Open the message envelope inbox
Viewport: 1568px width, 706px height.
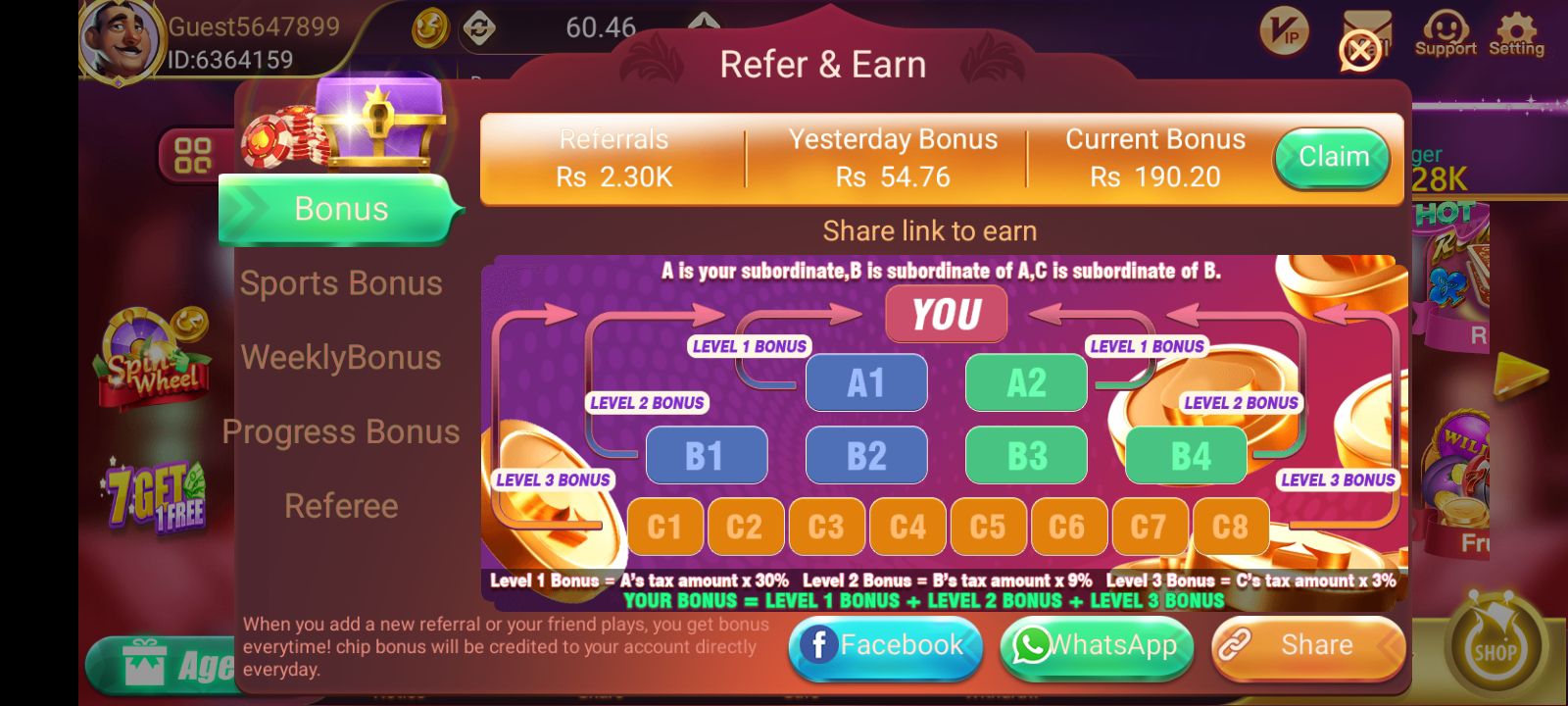[x=1367, y=27]
